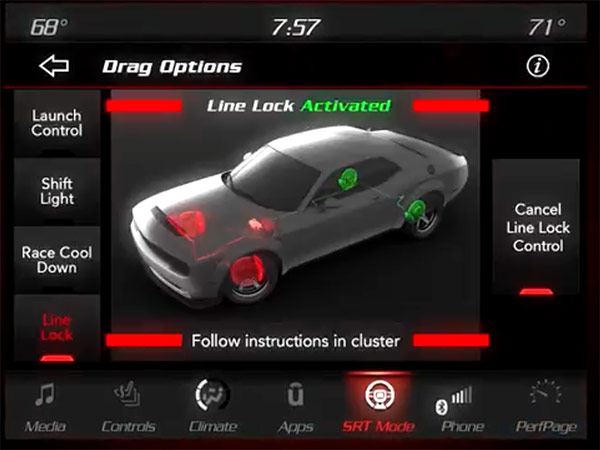Open the Controls tab
Viewport: 600px width, 450px height.
point(128,405)
